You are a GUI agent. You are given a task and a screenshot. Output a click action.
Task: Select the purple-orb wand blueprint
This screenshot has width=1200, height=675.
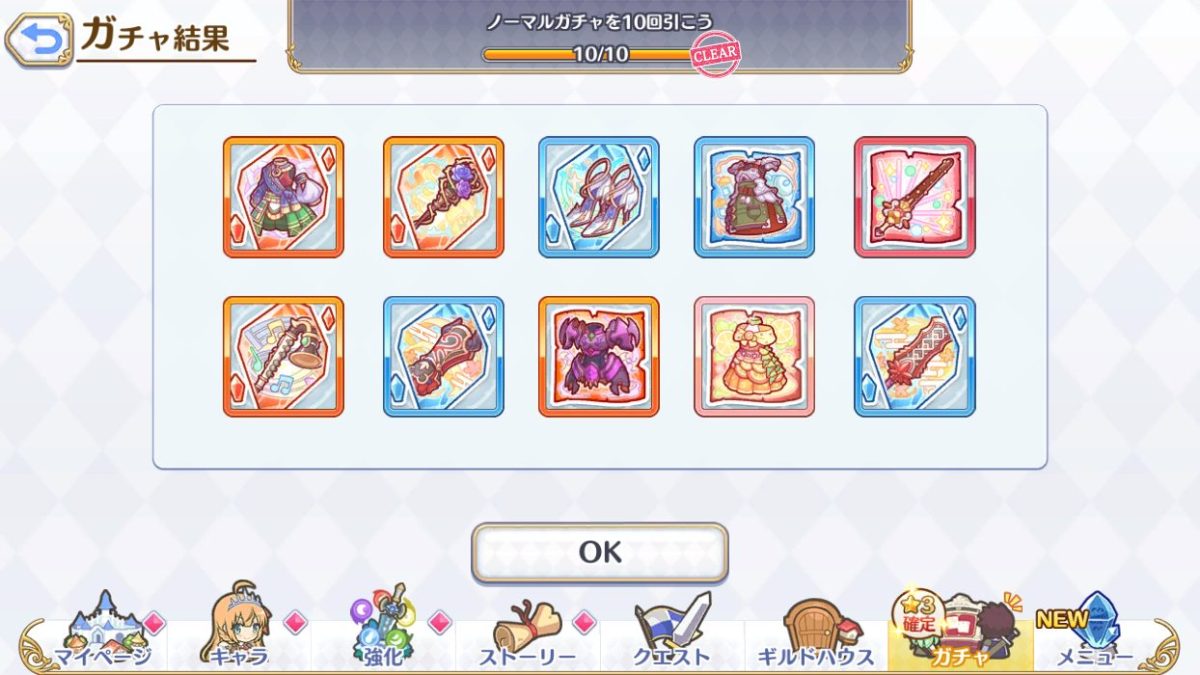[x=443, y=197]
